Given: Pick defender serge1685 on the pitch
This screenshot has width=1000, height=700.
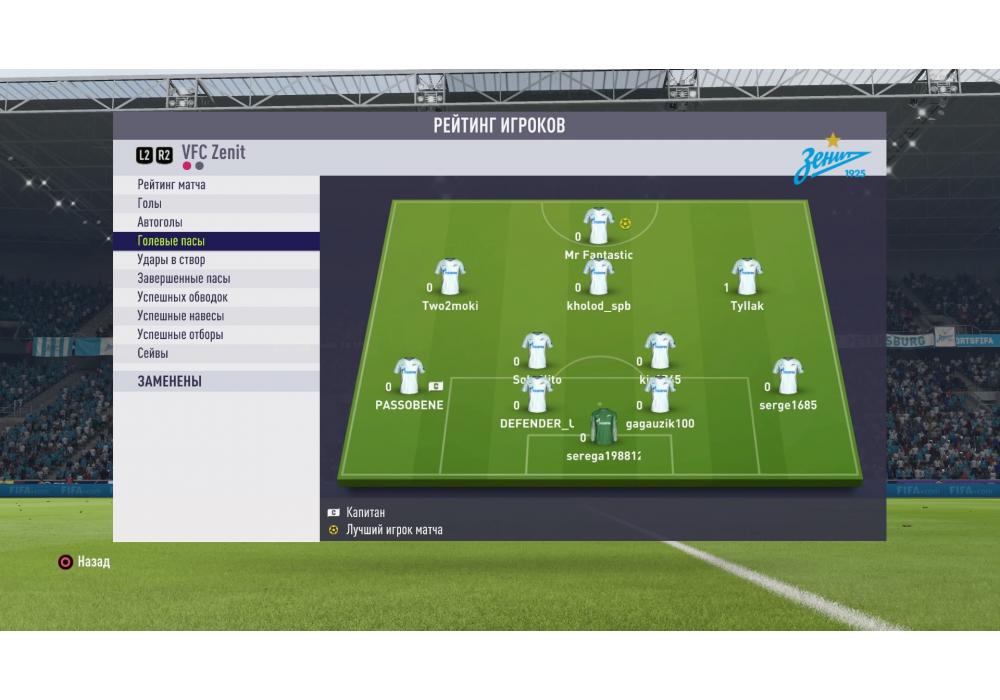Looking at the screenshot, I should coord(787,376).
